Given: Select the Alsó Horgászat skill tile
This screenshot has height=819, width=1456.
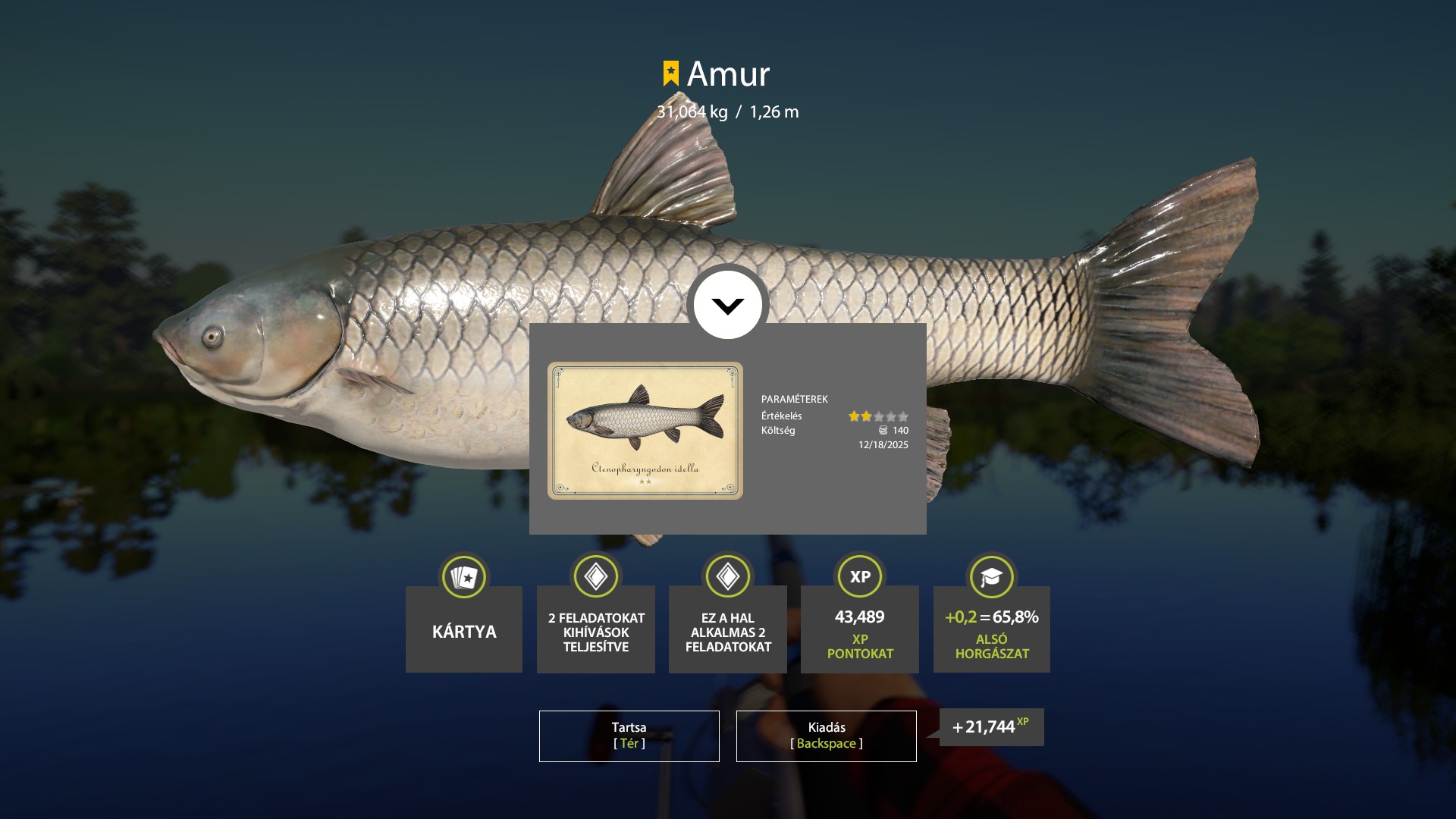Looking at the screenshot, I should click(992, 628).
